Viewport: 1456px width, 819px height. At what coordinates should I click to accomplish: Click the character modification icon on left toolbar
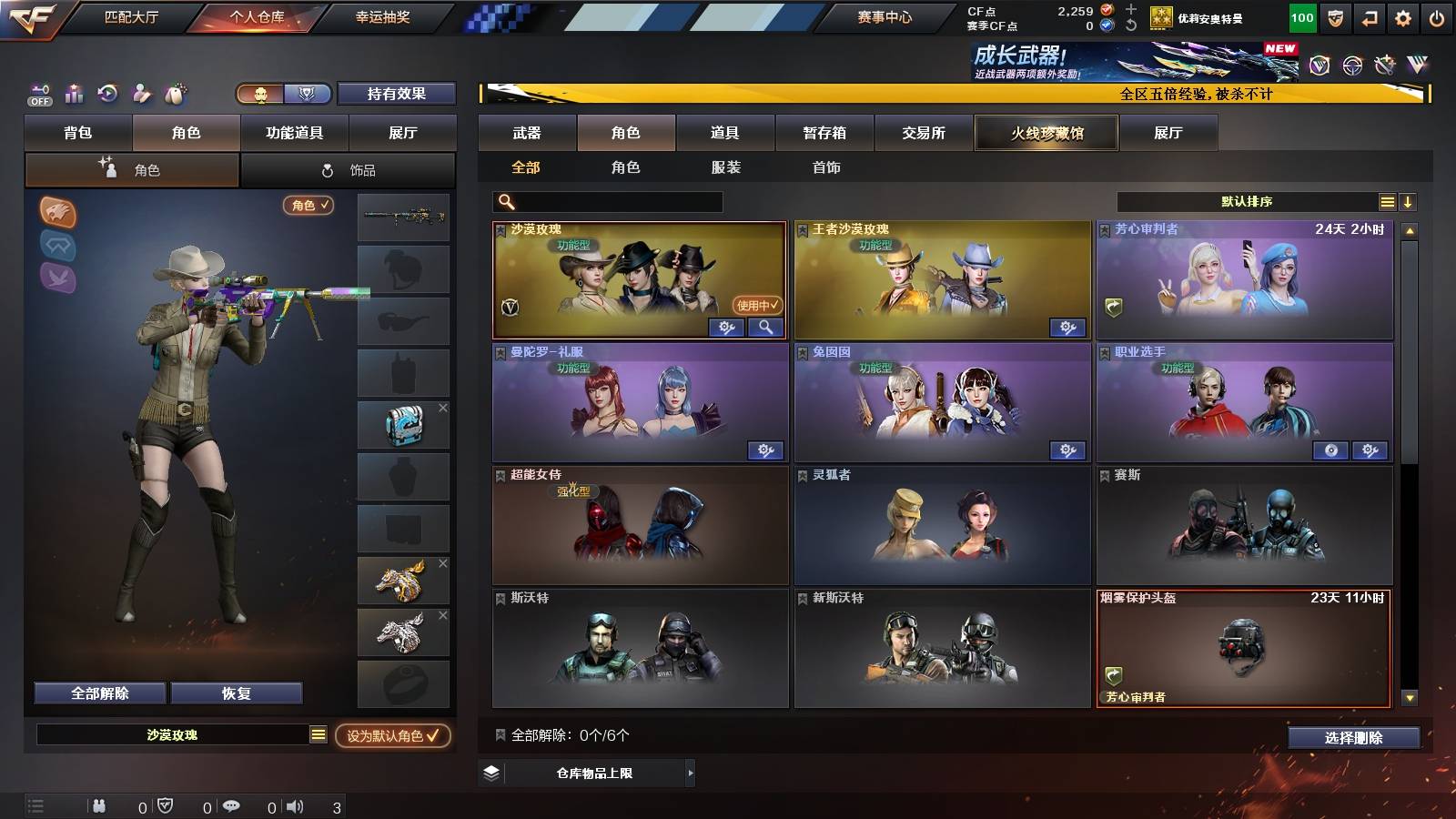click(141, 94)
